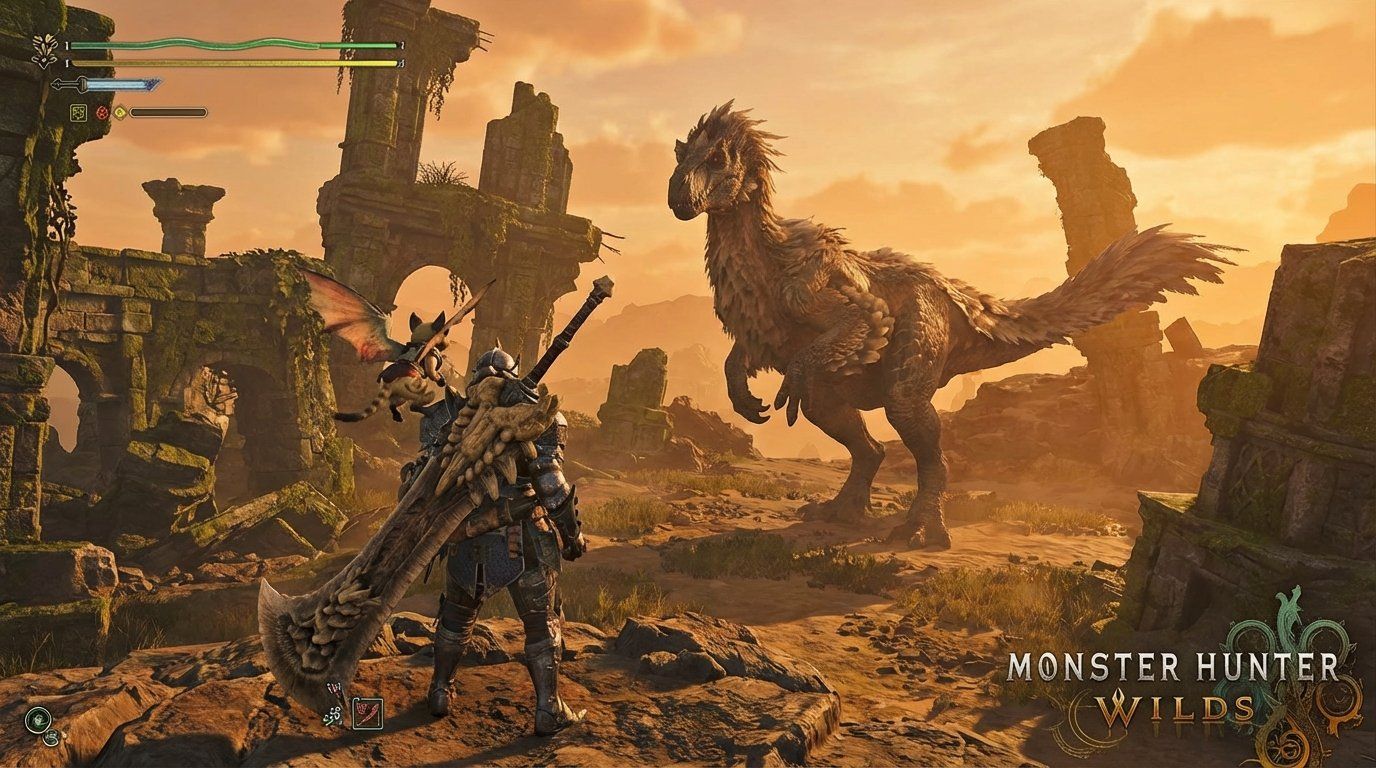Open the map grid icon in the HUD
1376x768 pixels.
(77, 112)
